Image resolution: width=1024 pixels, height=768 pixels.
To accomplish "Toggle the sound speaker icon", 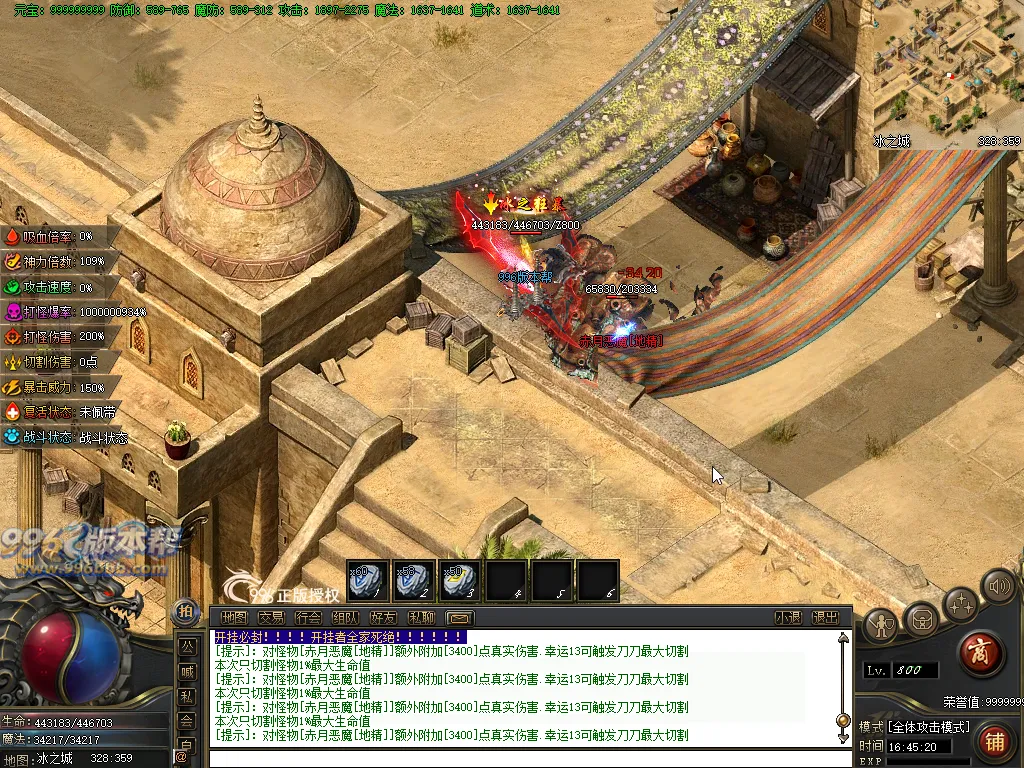I will pos(997,585).
